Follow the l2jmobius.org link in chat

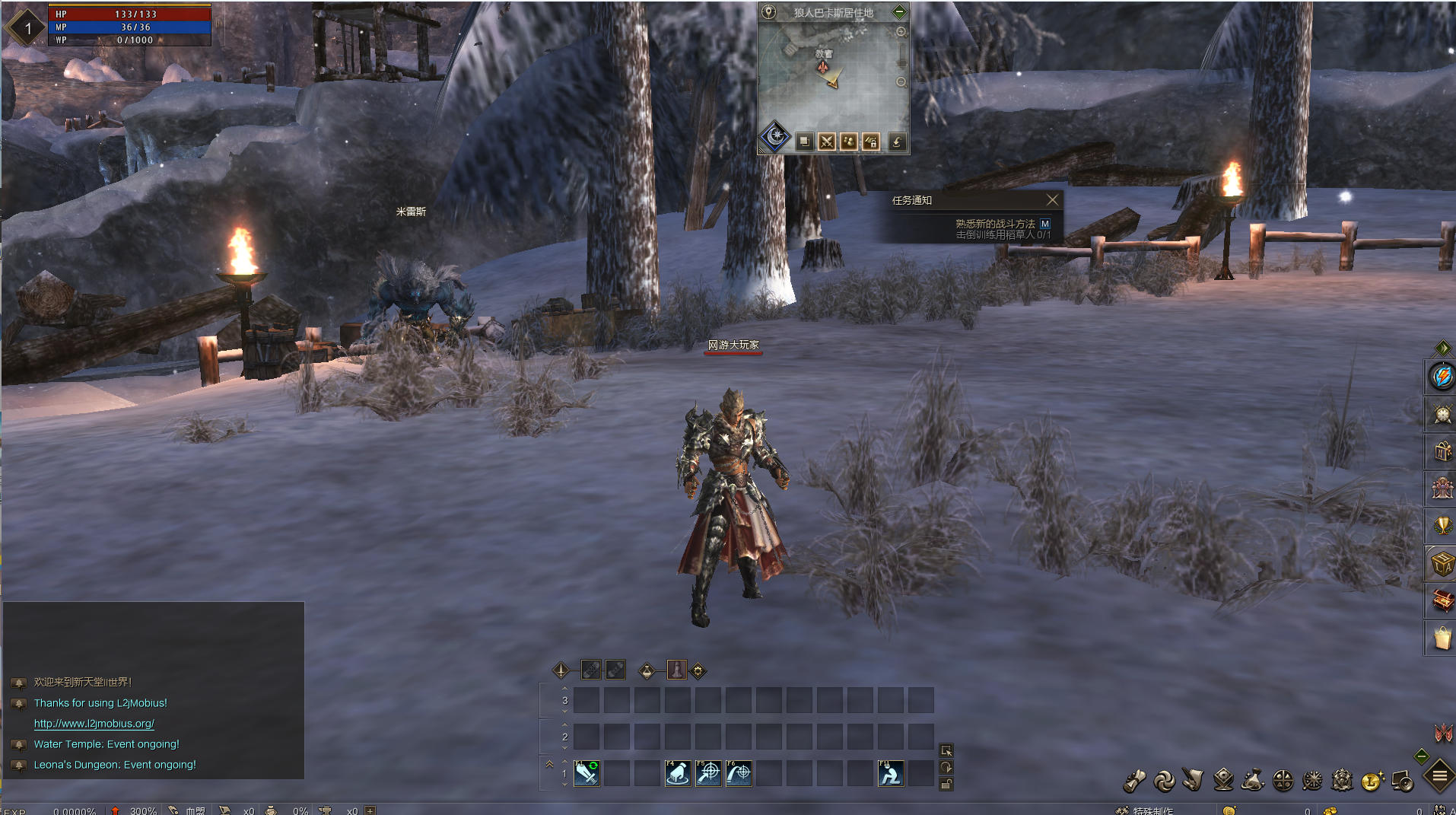point(94,724)
